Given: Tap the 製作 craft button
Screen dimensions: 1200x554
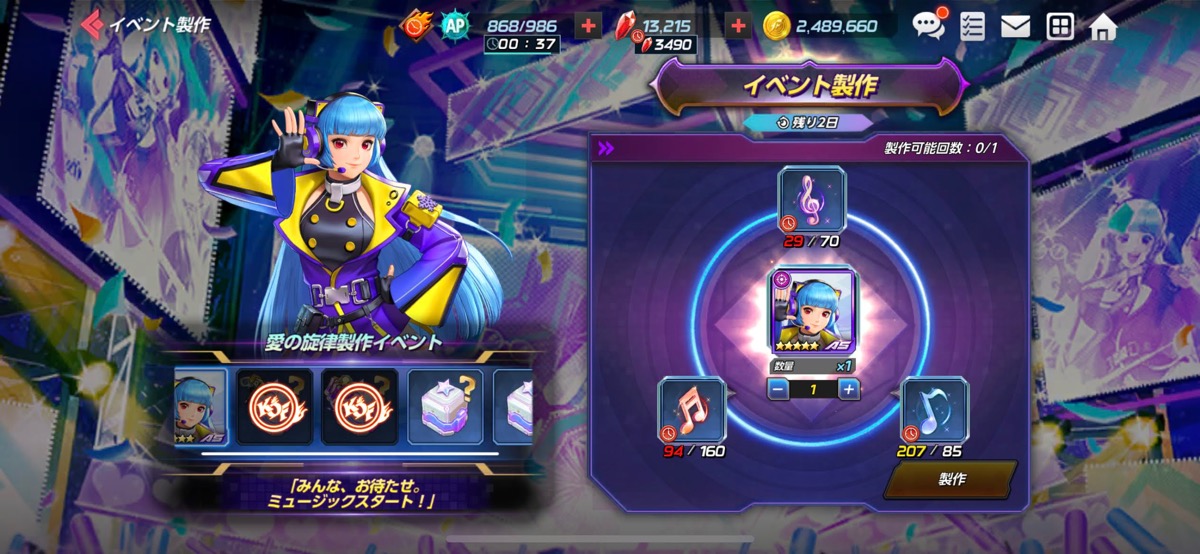Looking at the screenshot, I should pos(950,479).
